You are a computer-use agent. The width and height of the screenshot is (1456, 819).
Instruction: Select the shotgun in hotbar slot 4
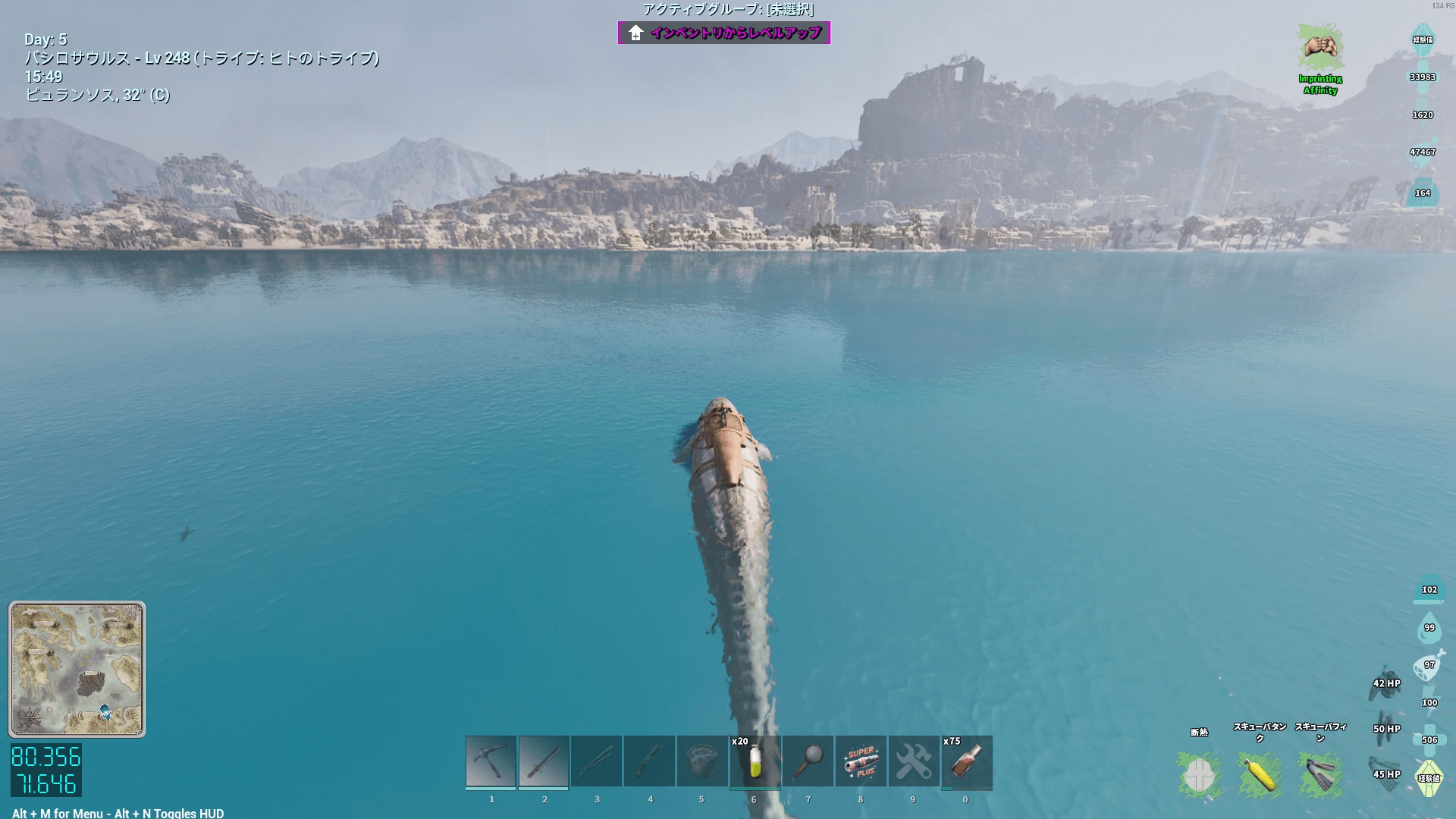pos(649,761)
